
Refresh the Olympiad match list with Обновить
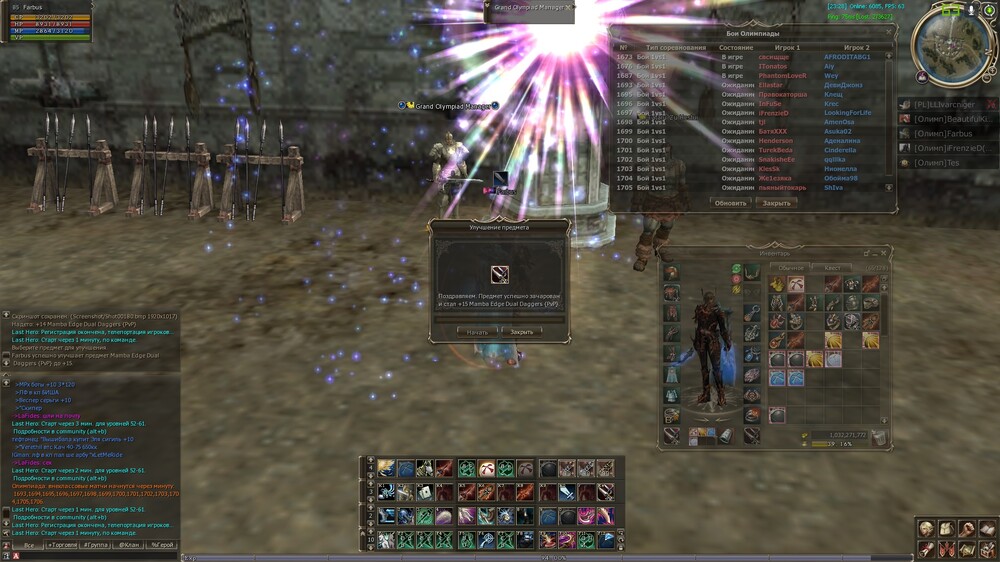[x=729, y=203]
